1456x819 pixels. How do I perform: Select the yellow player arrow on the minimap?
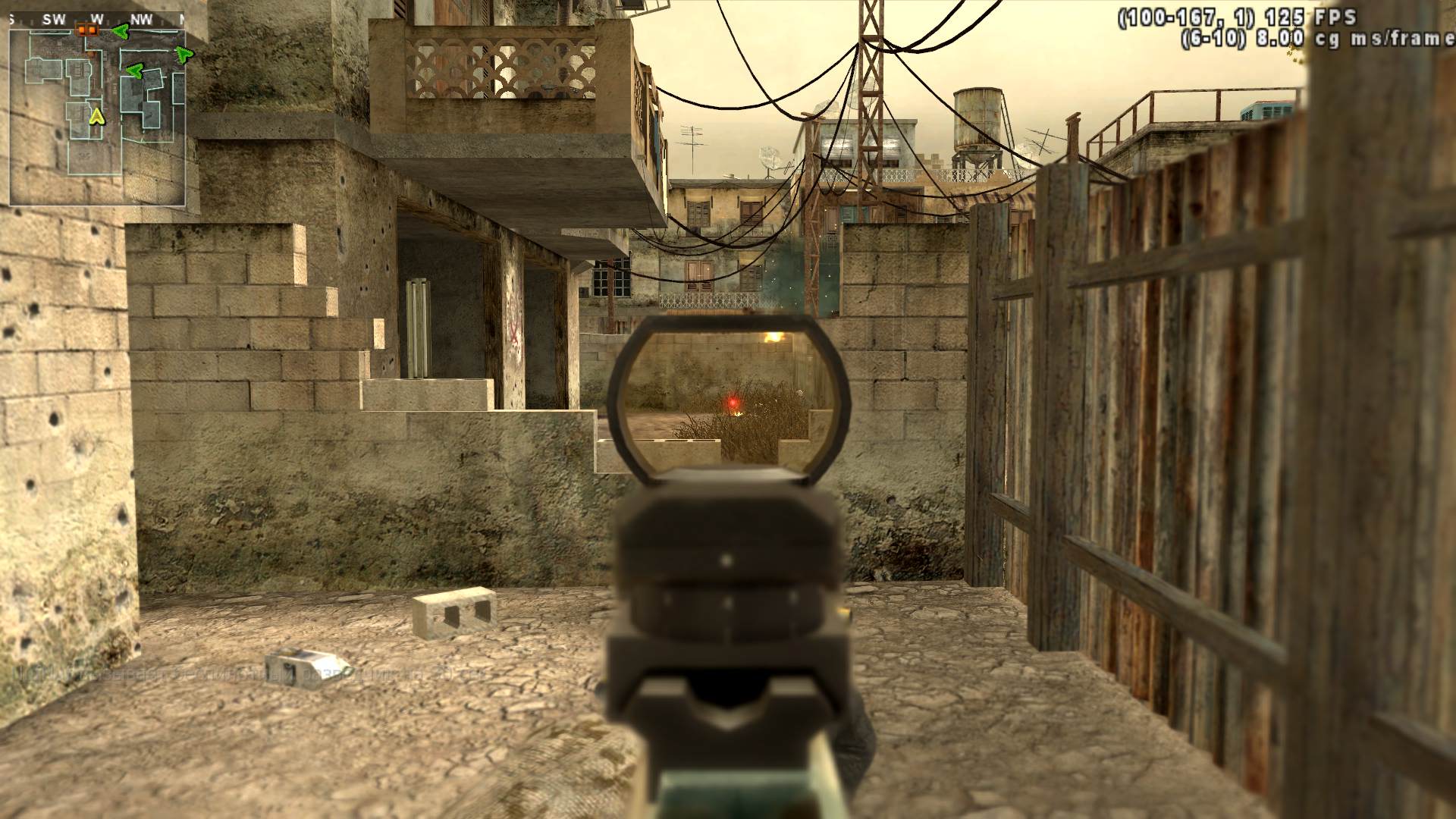[96, 116]
